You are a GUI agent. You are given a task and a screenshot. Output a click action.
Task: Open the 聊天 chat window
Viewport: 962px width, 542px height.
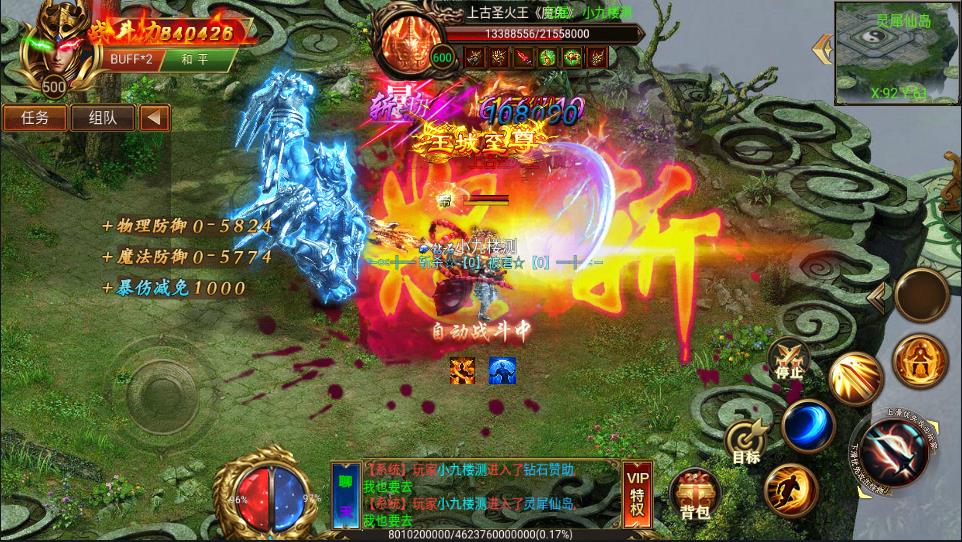[x=345, y=495]
